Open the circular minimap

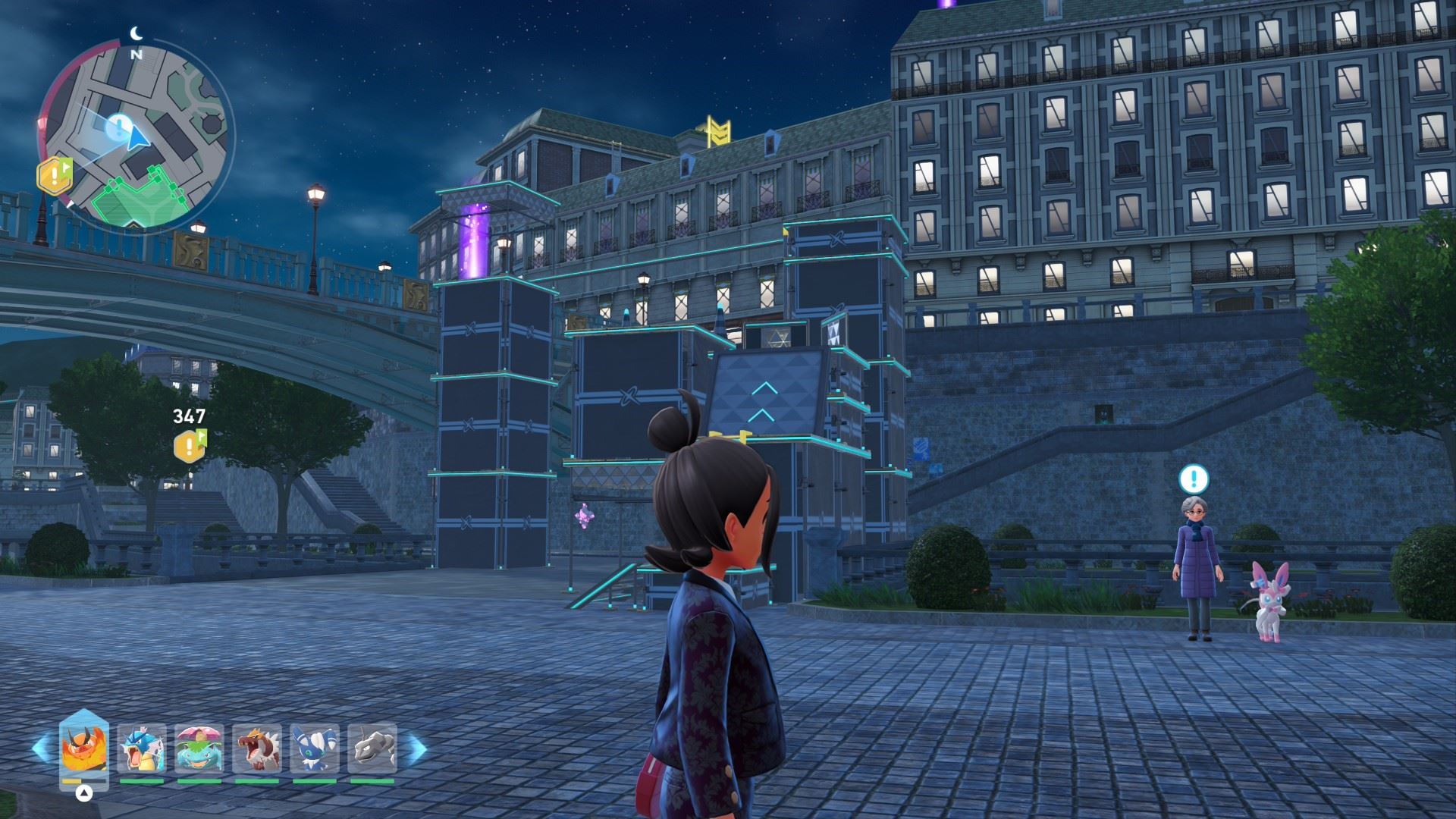click(136, 136)
